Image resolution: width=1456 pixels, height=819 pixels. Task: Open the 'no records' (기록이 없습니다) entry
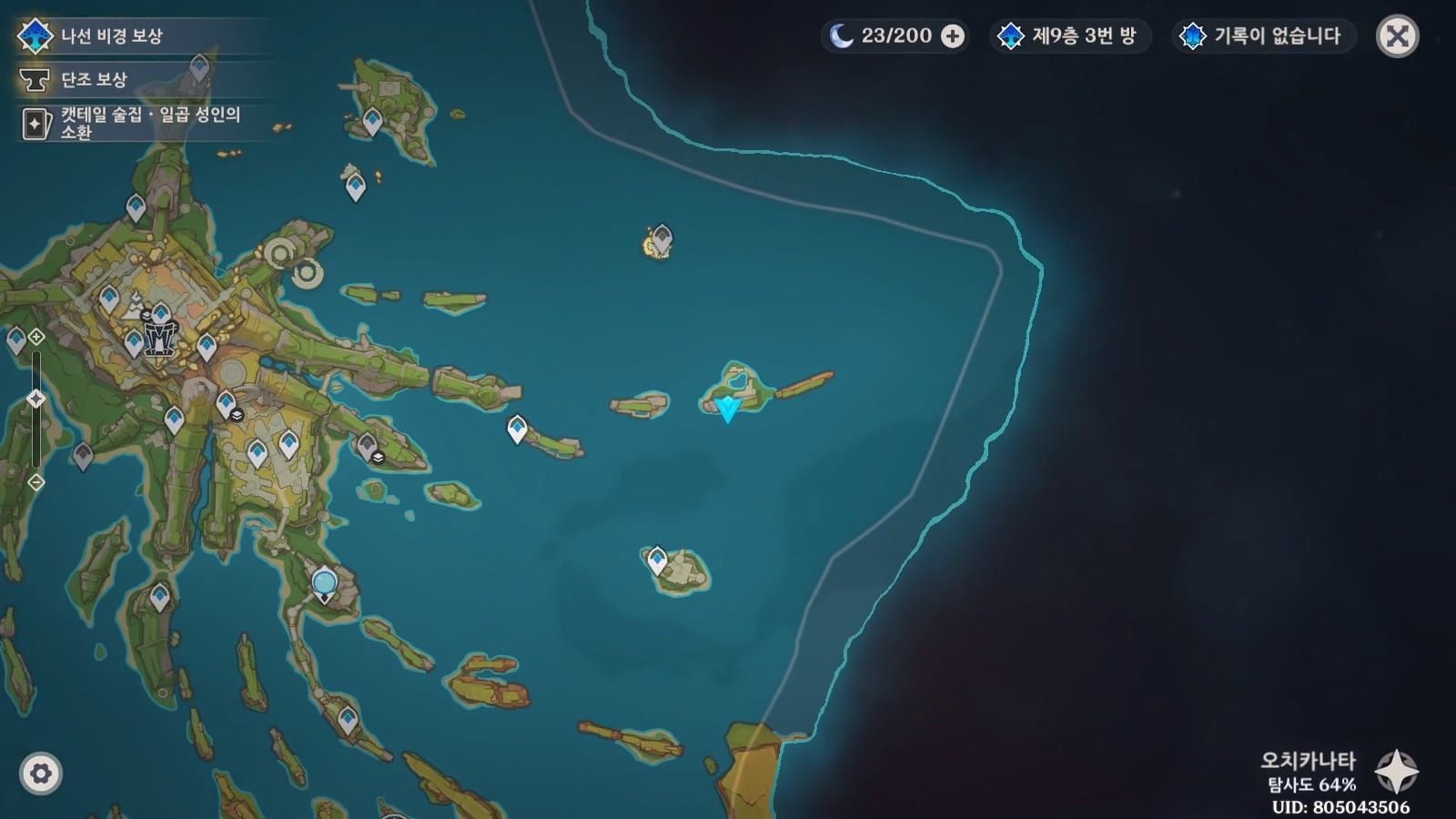pyautogui.click(x=1262, y=36)
